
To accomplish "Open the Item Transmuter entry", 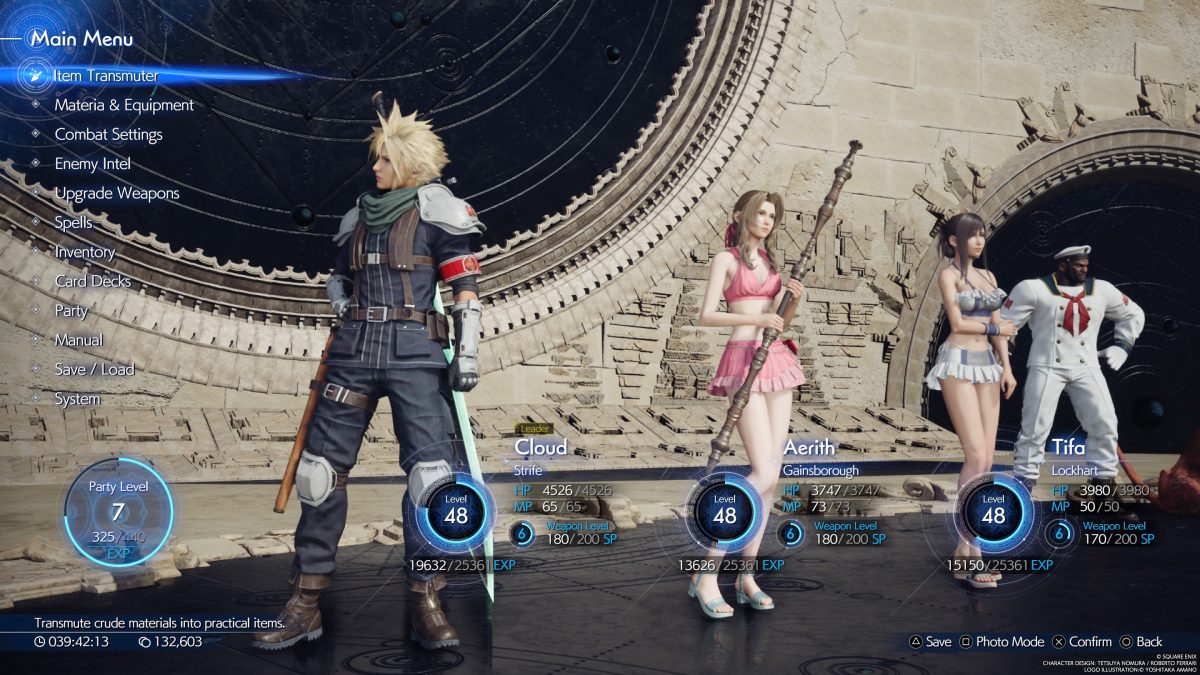I will [106, 75].
